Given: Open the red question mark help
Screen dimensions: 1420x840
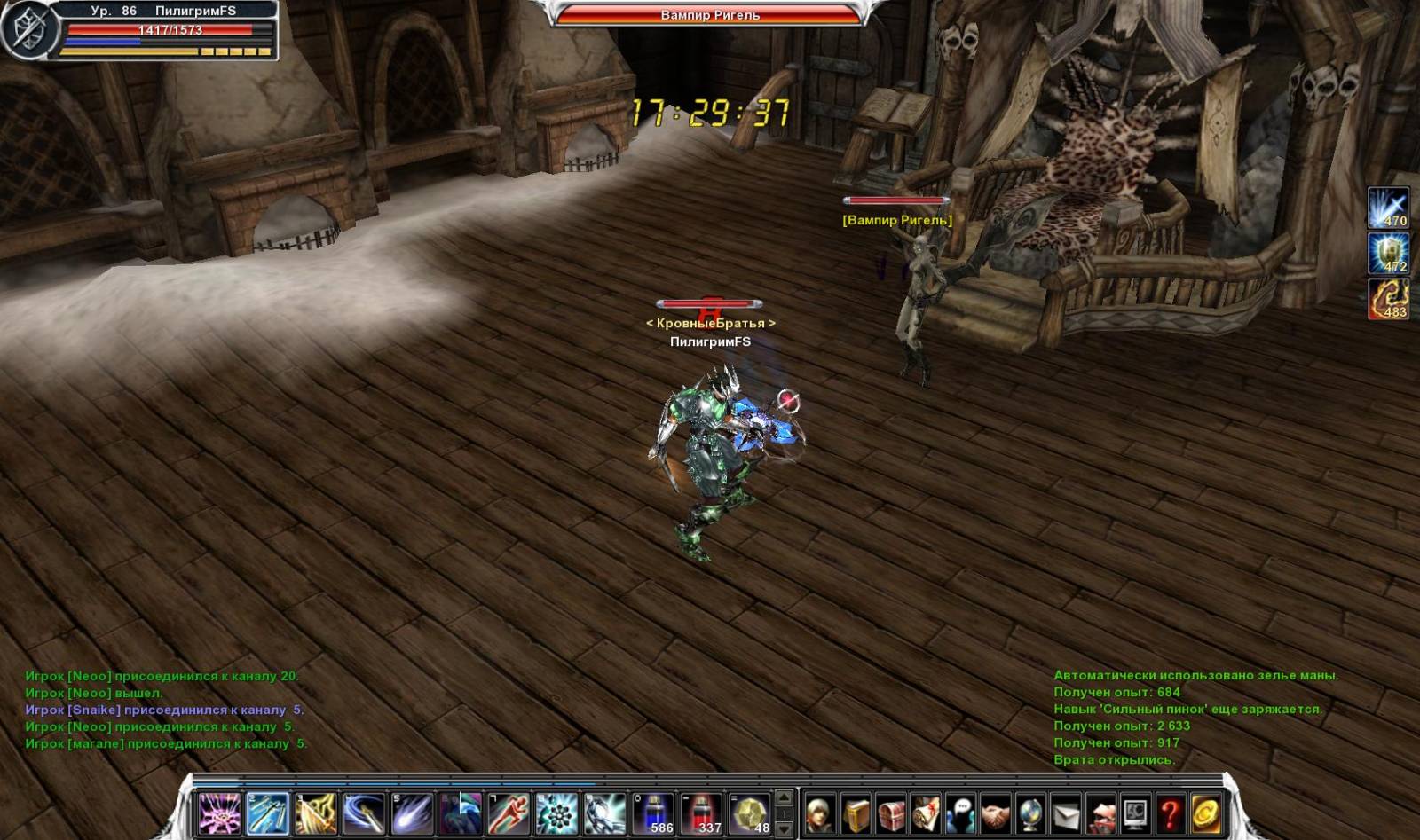Looking at the screenshot, I should 1171,813.
